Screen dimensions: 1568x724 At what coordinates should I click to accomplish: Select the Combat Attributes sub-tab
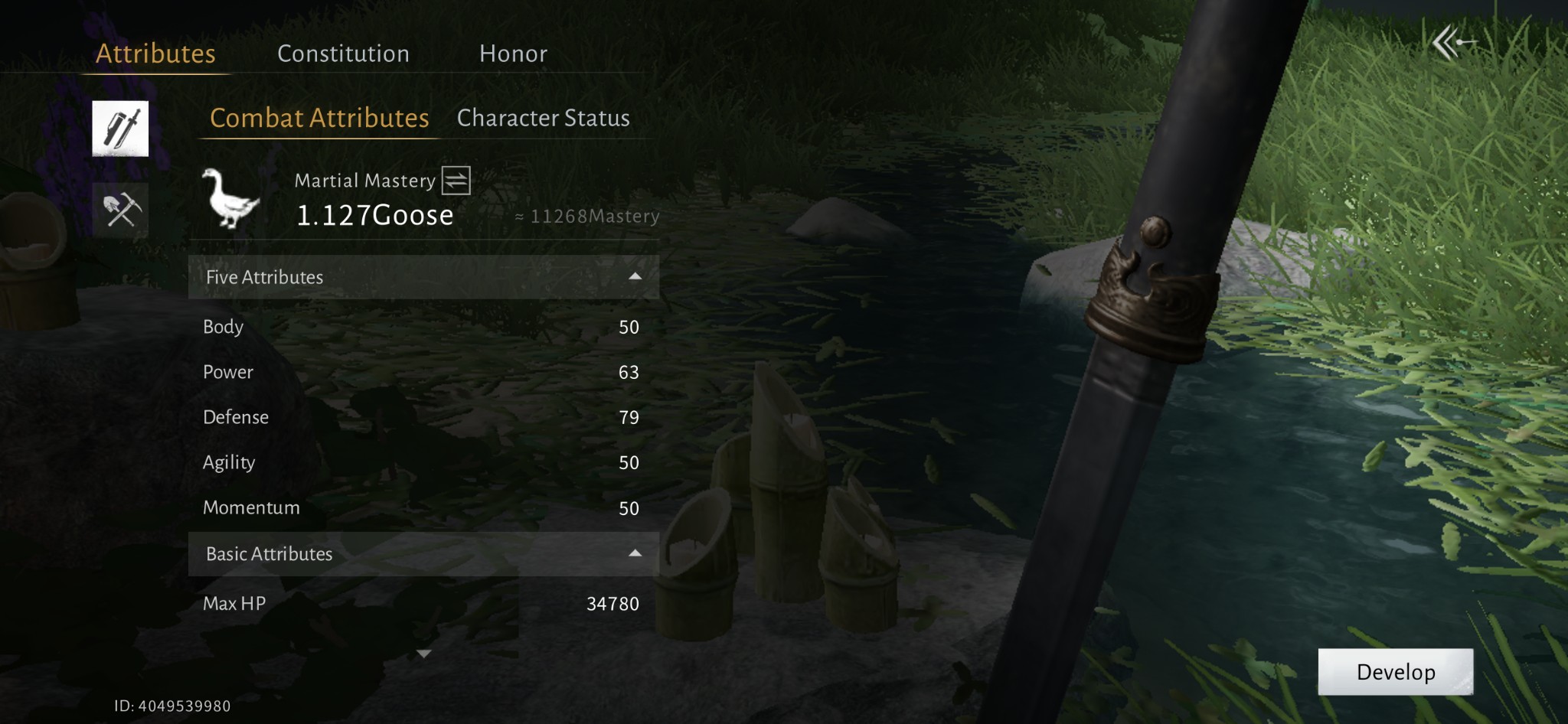319,118
